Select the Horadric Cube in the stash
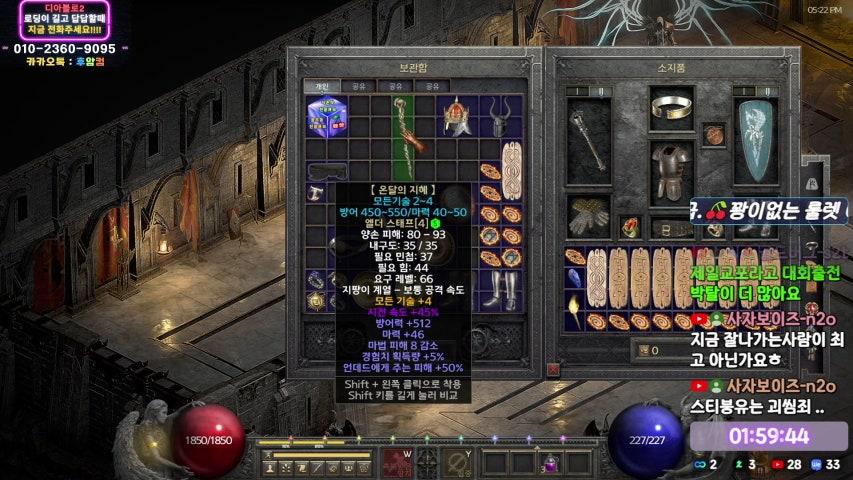The height and width of the screenshot is (480, 853). pyautogui.click(x=327, y=115)
